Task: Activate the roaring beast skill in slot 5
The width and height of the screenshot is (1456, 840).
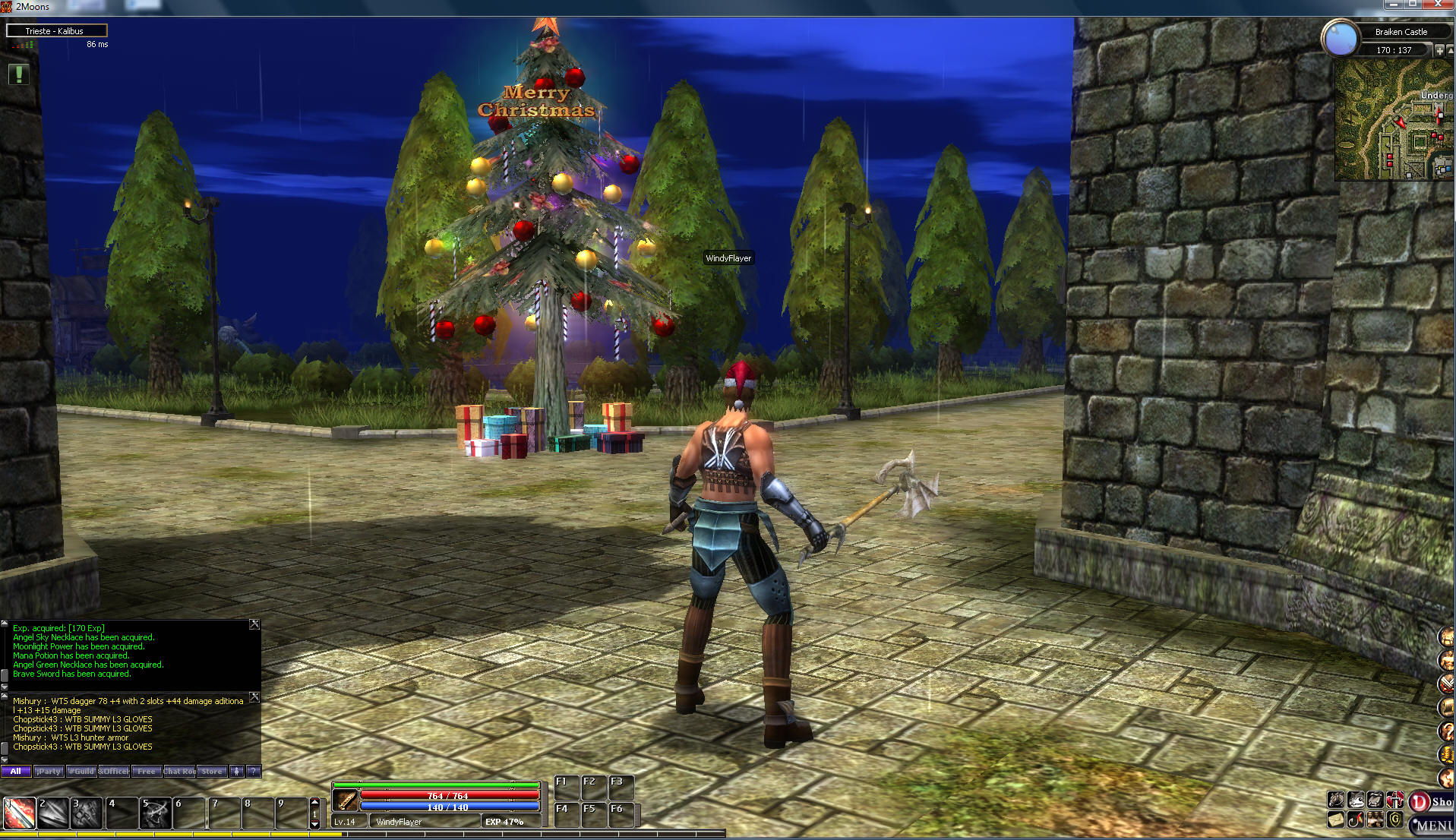Action: (x=156, y=813)
